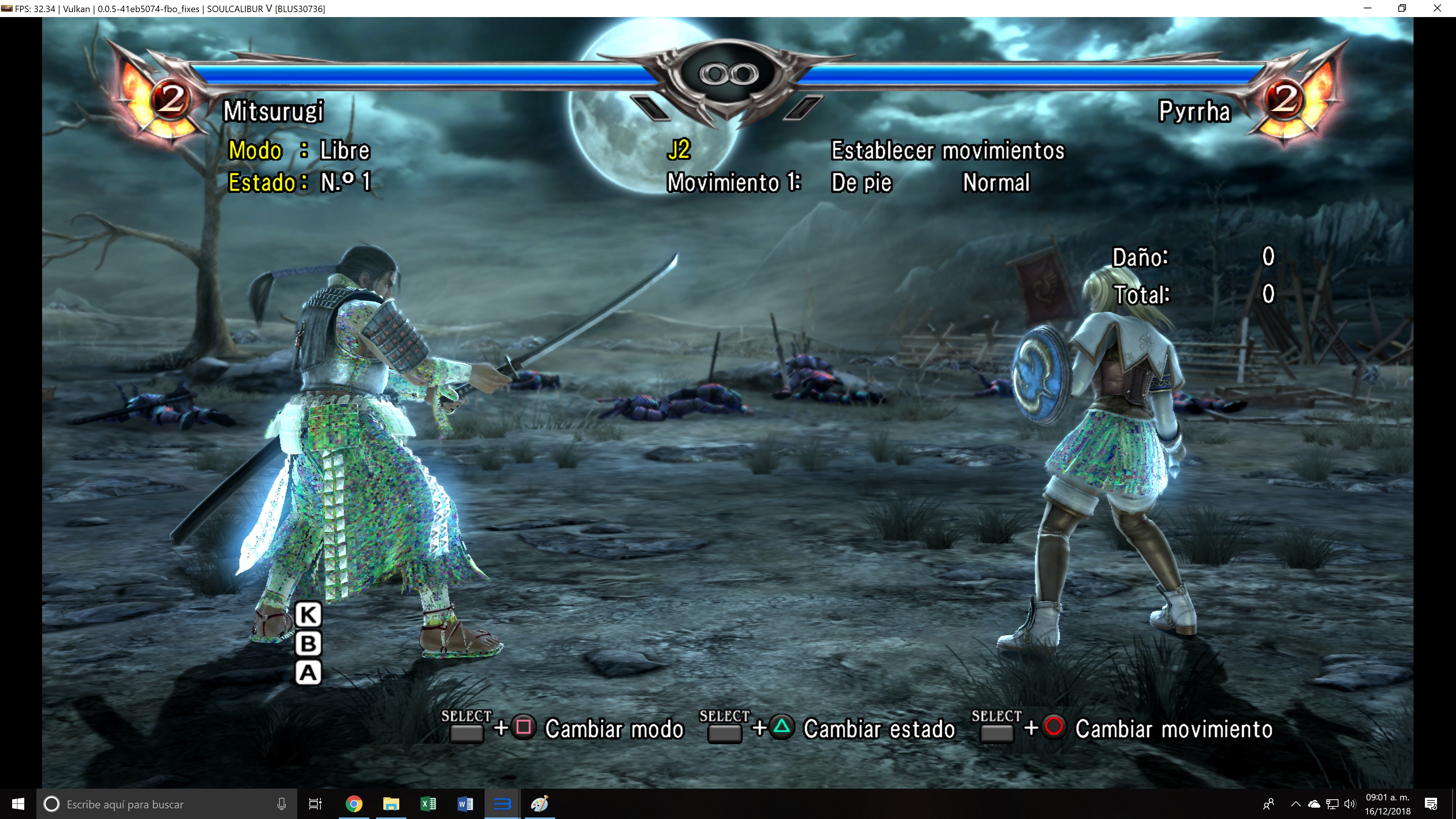
Task: Minimize the SOULCALIBUR V window
Action: click(x=1367, y=8)
